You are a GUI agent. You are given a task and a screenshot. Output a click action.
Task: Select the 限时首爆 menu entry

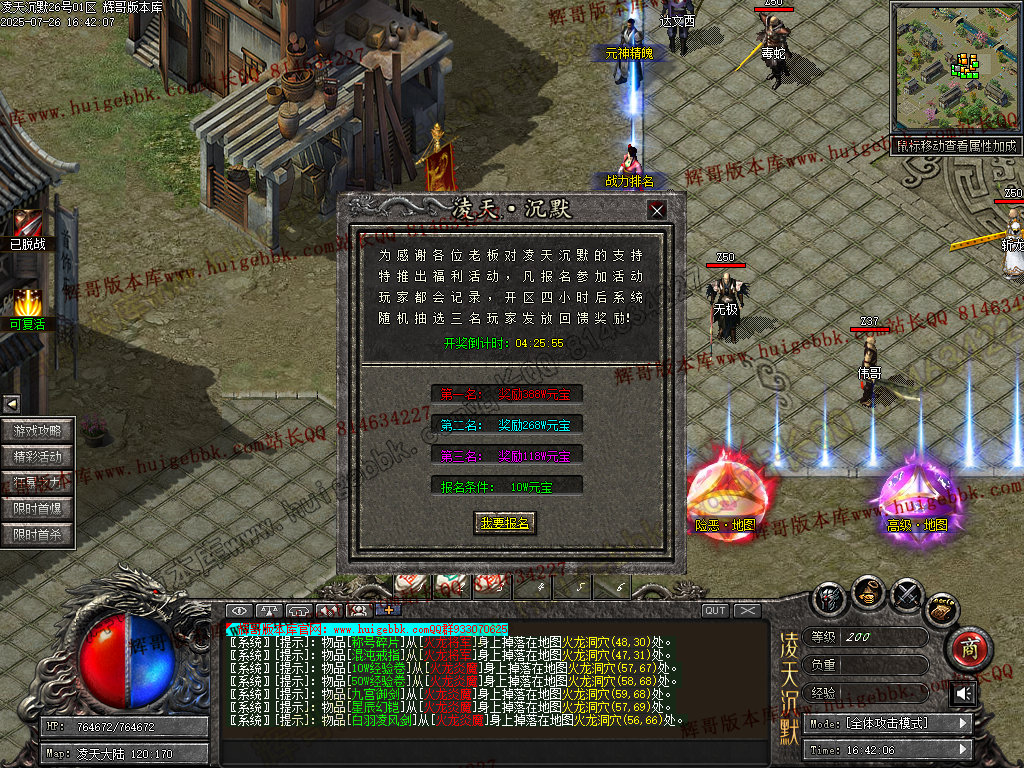pos(38,509)
